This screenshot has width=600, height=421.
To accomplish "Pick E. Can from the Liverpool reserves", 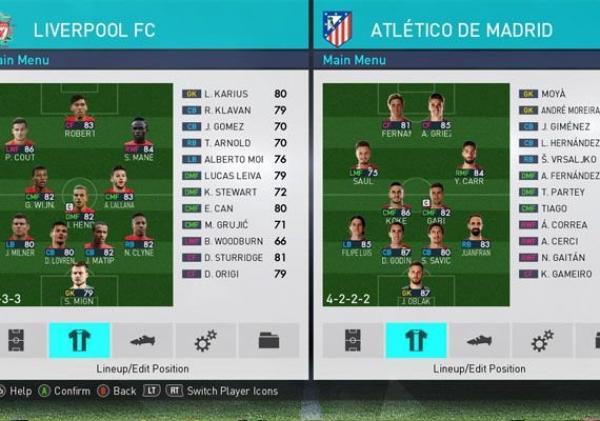I will pyautogui.click(x=235, y=208).
